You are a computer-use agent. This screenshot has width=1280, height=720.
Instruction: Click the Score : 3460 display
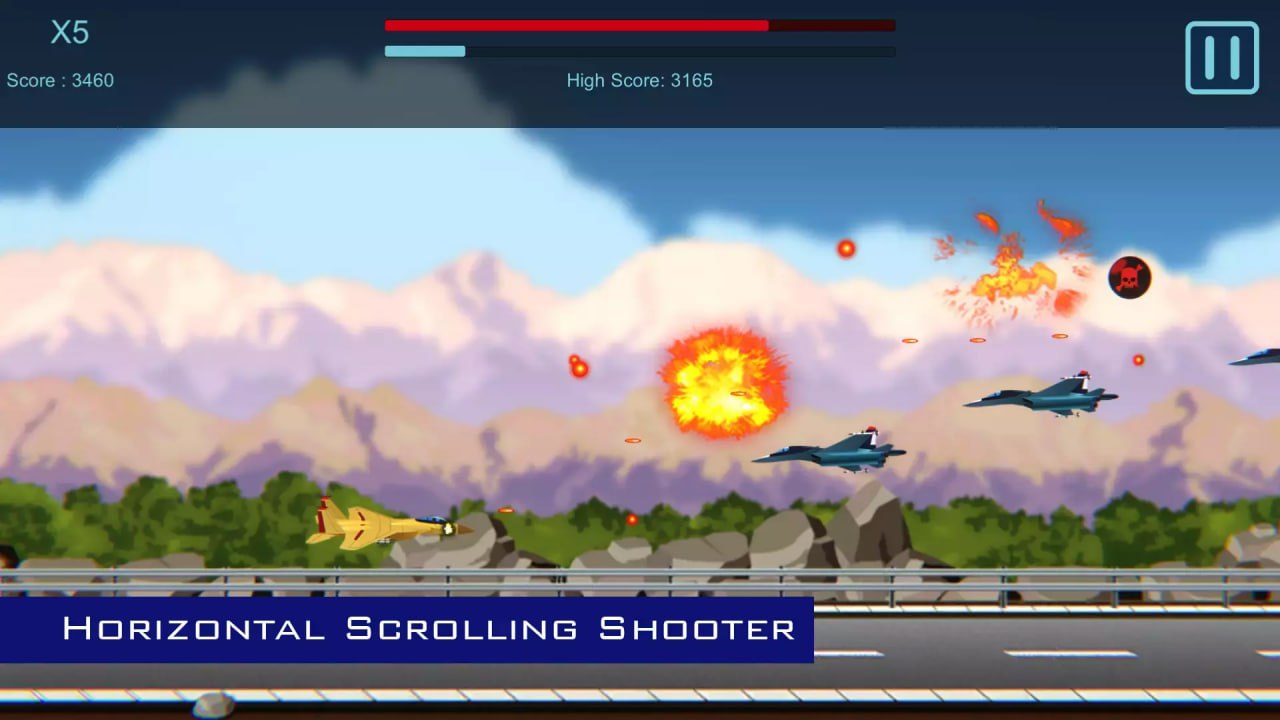click(62, 80)
